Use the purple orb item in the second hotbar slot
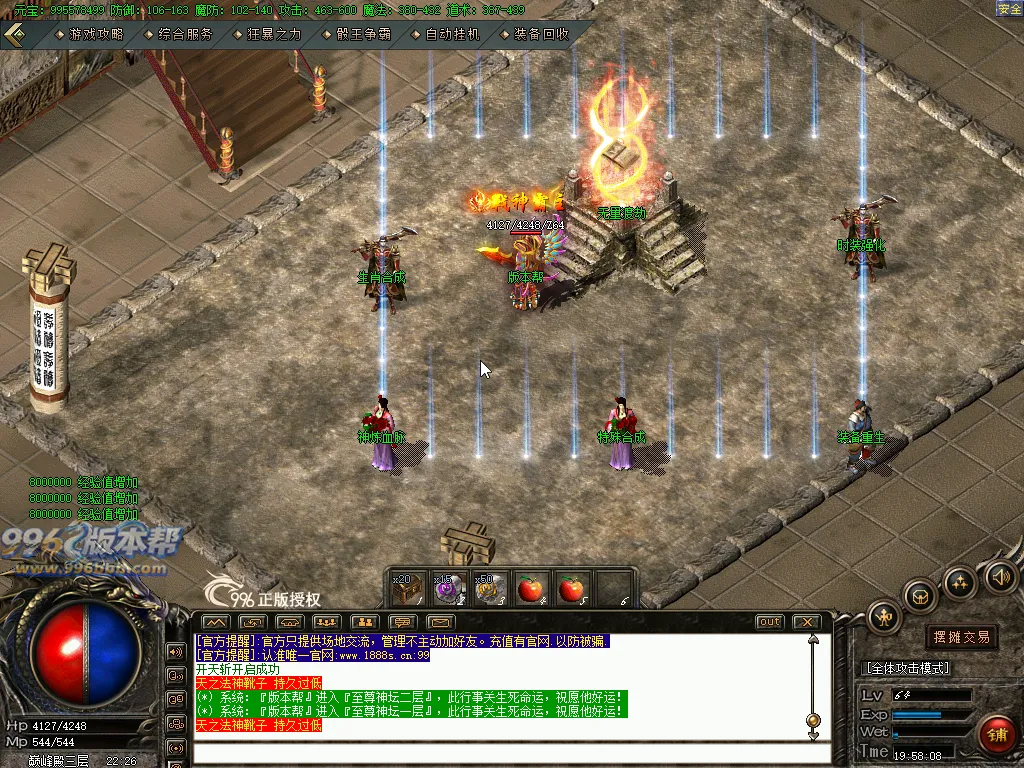The image size is (1024, 768). point(447,589)
